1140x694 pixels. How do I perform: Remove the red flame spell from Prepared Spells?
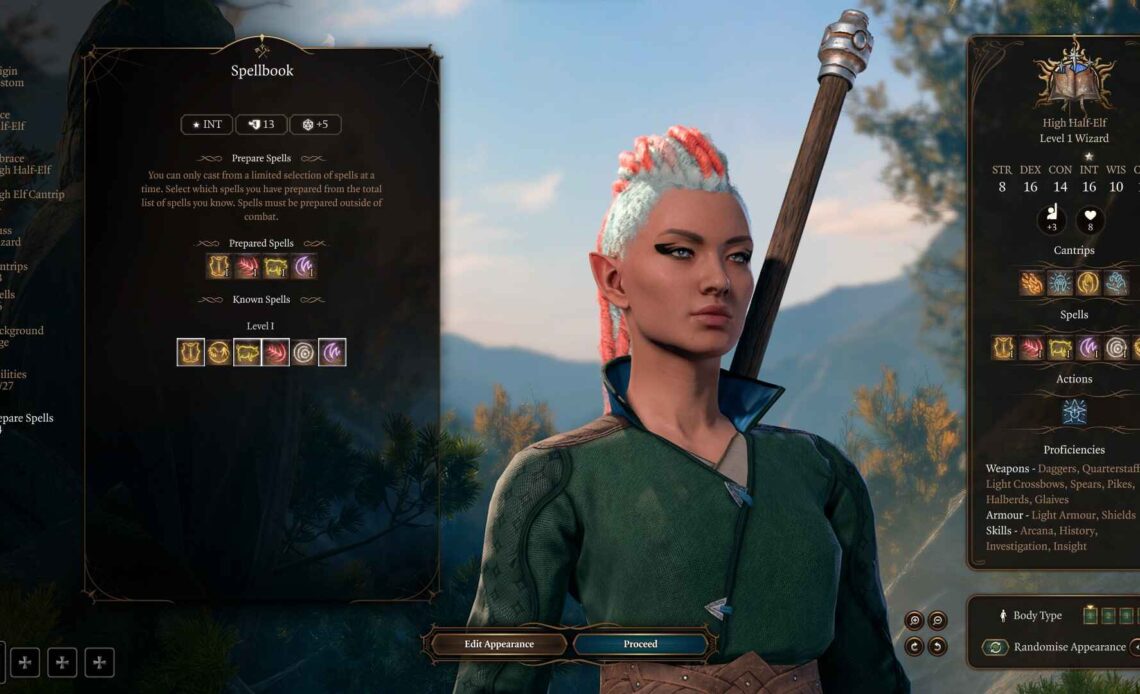[247, 266]
